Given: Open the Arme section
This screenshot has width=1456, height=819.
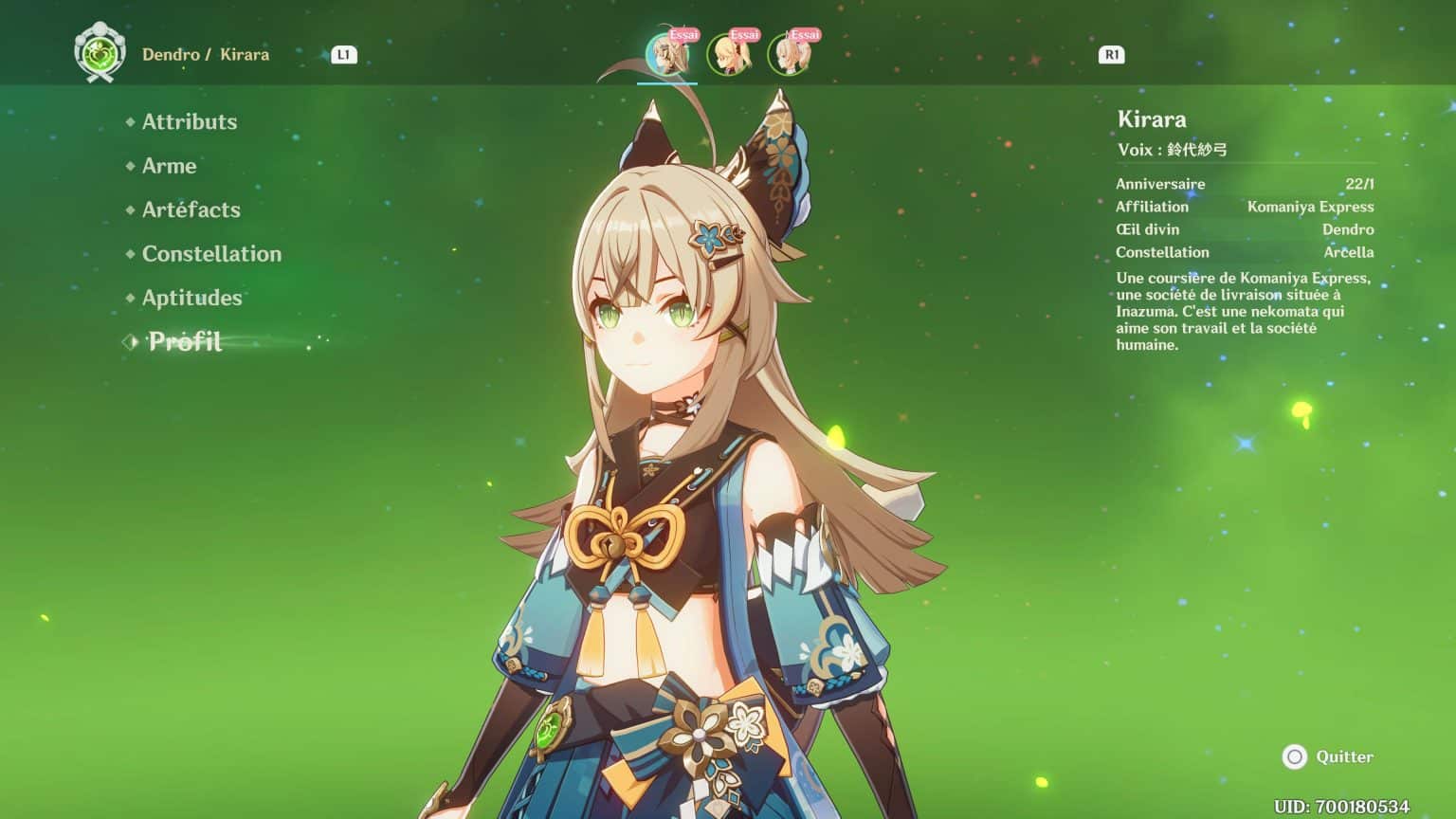Looking at the screenshot, I should click(169, 166).
